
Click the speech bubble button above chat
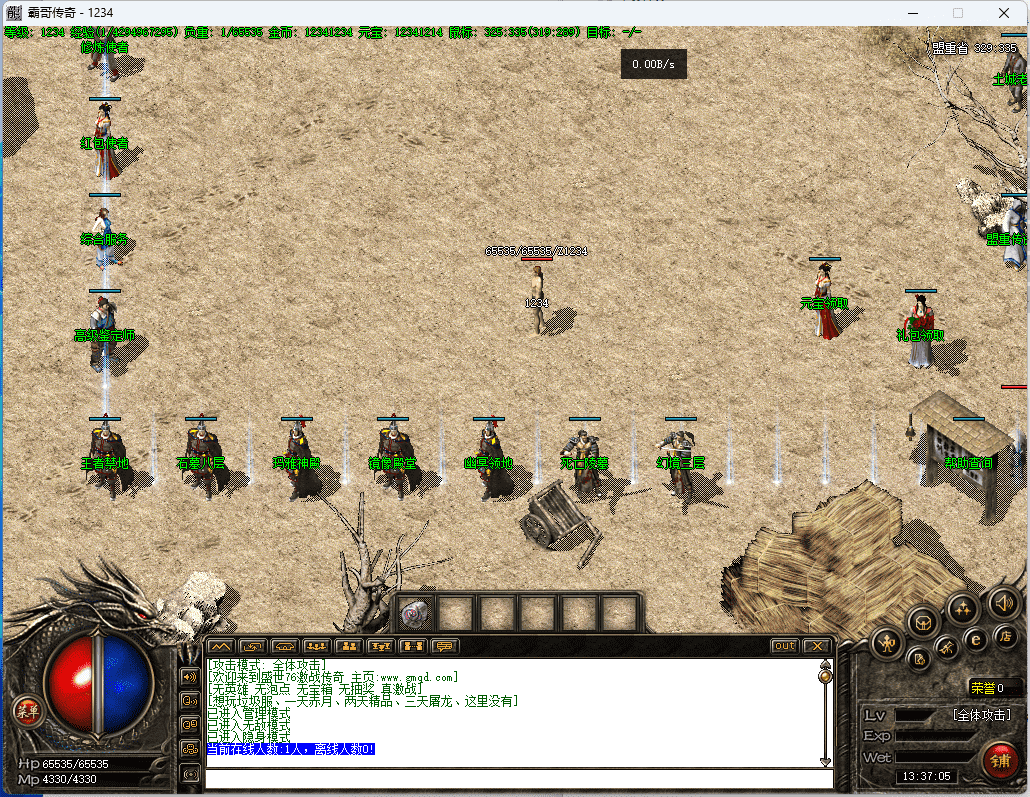(444, 646)
